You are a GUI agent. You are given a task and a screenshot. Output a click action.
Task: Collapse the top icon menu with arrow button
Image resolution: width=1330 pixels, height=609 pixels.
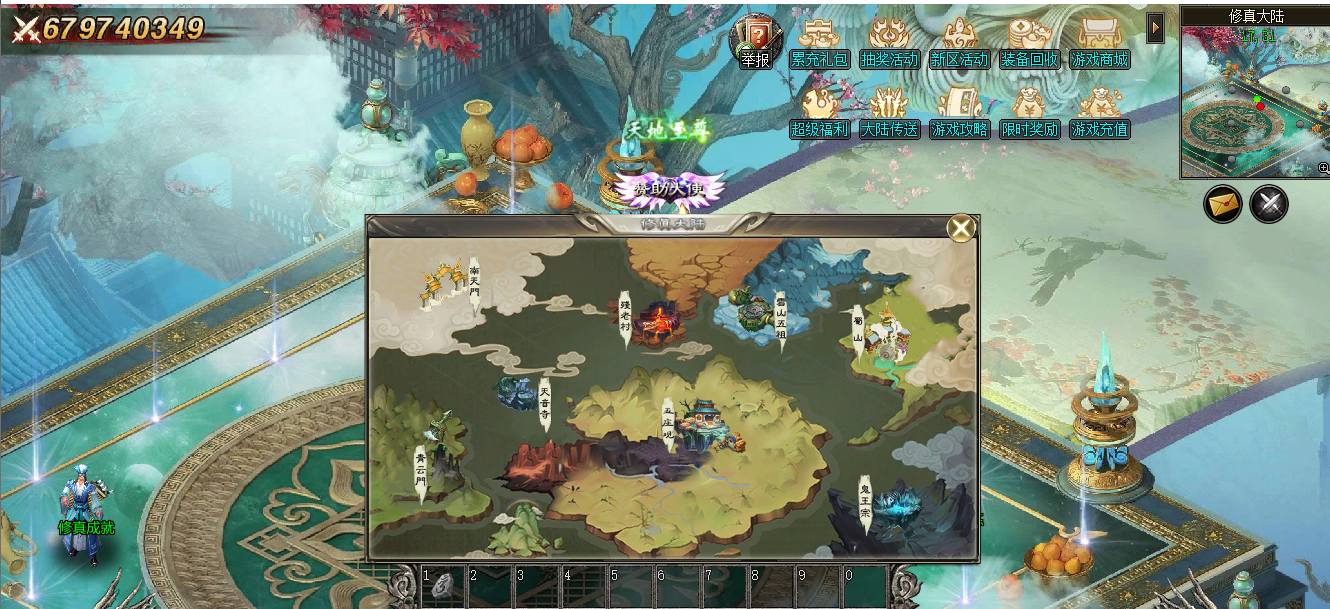click(1155, 28)
